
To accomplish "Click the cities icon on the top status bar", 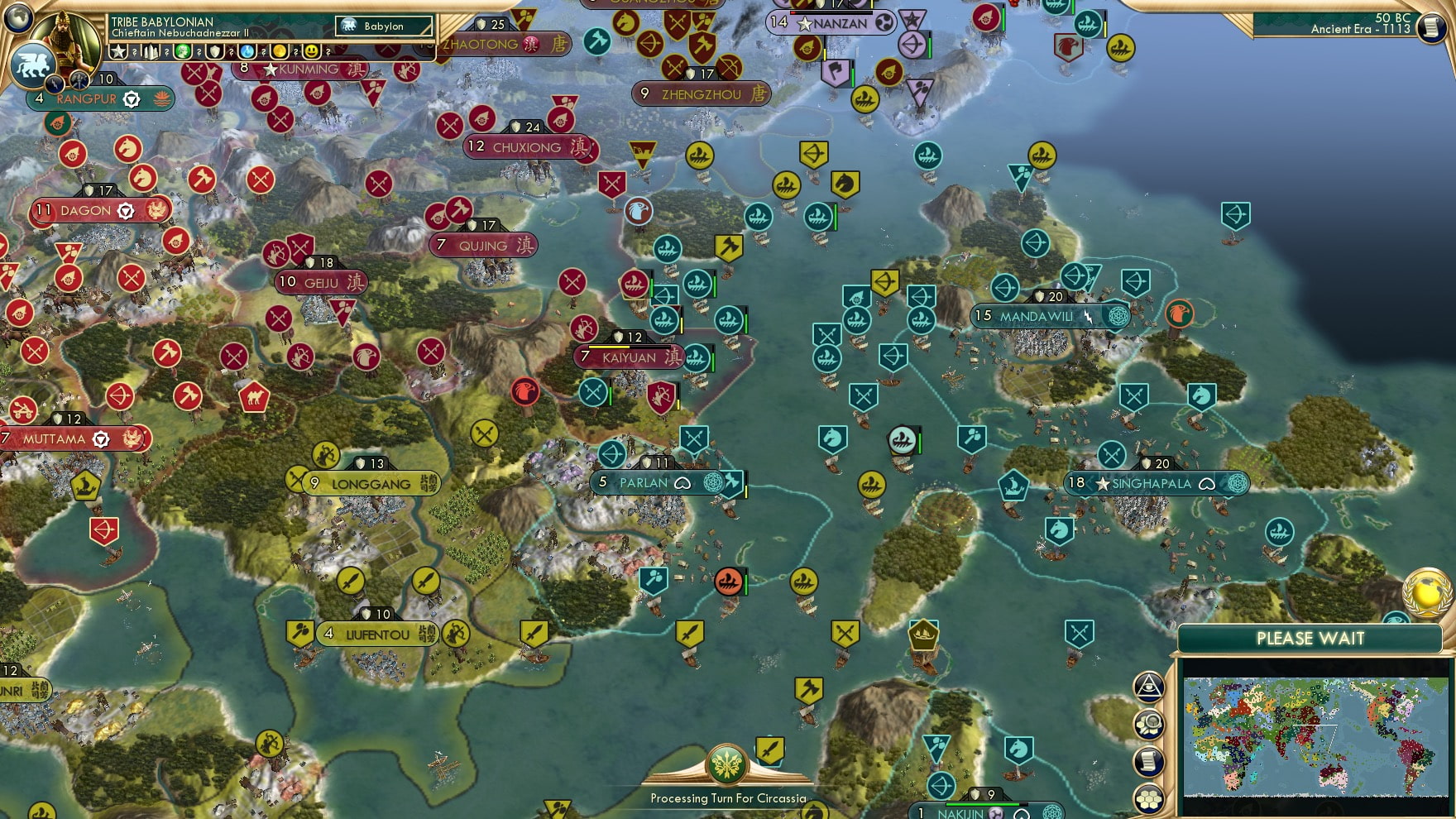I will [151, 51].
